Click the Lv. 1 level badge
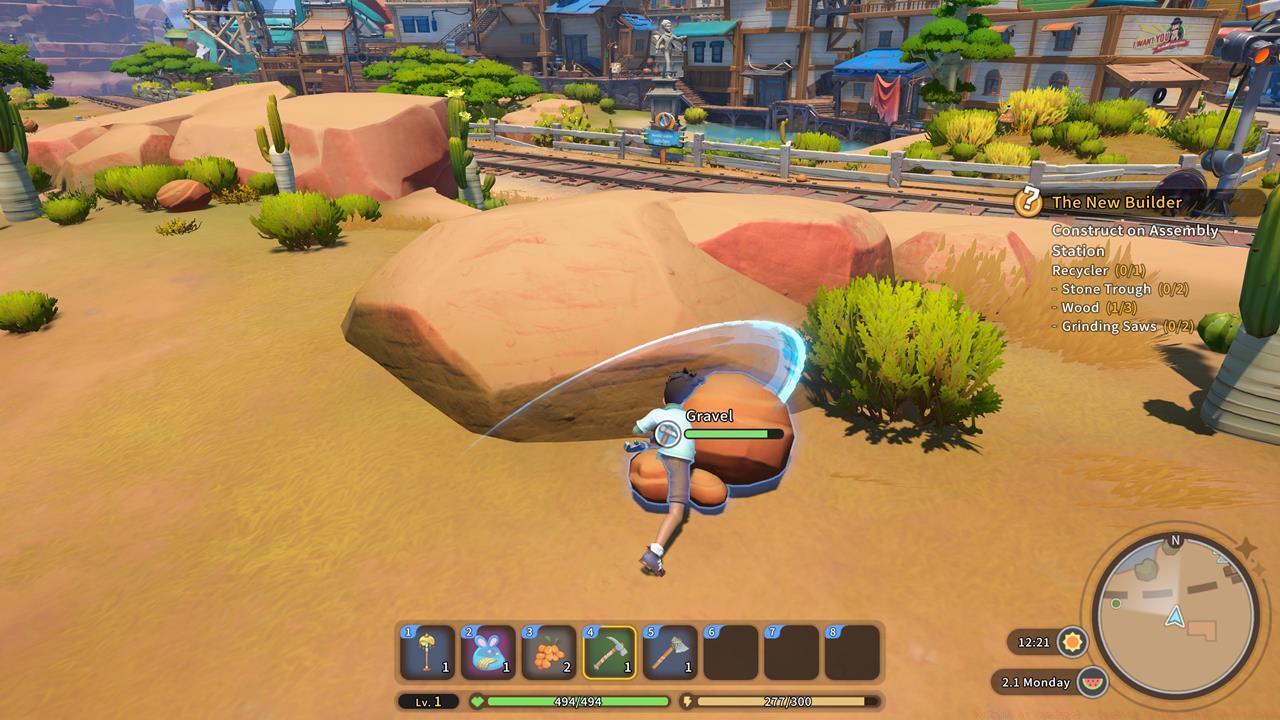This screenshot has height=720, width=1280. pyautogui.click(x=425, y=701)
